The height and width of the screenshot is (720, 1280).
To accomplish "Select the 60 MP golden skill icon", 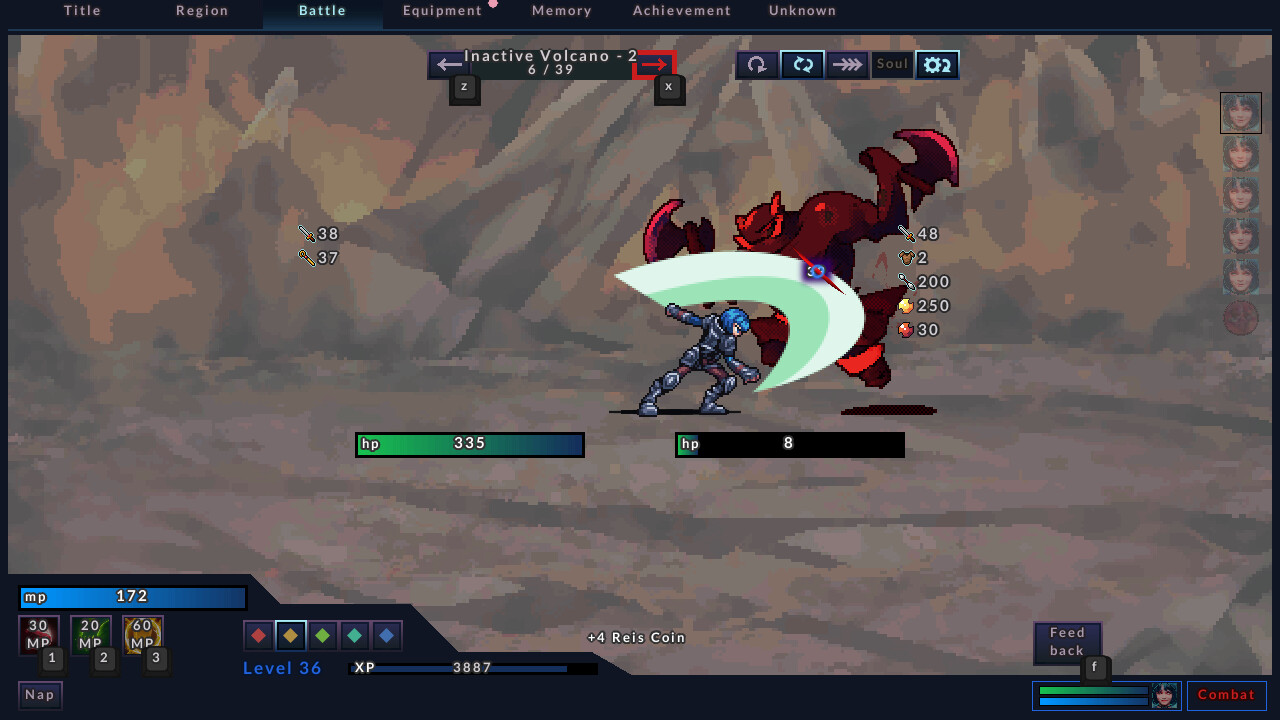I will click(142, 634).
